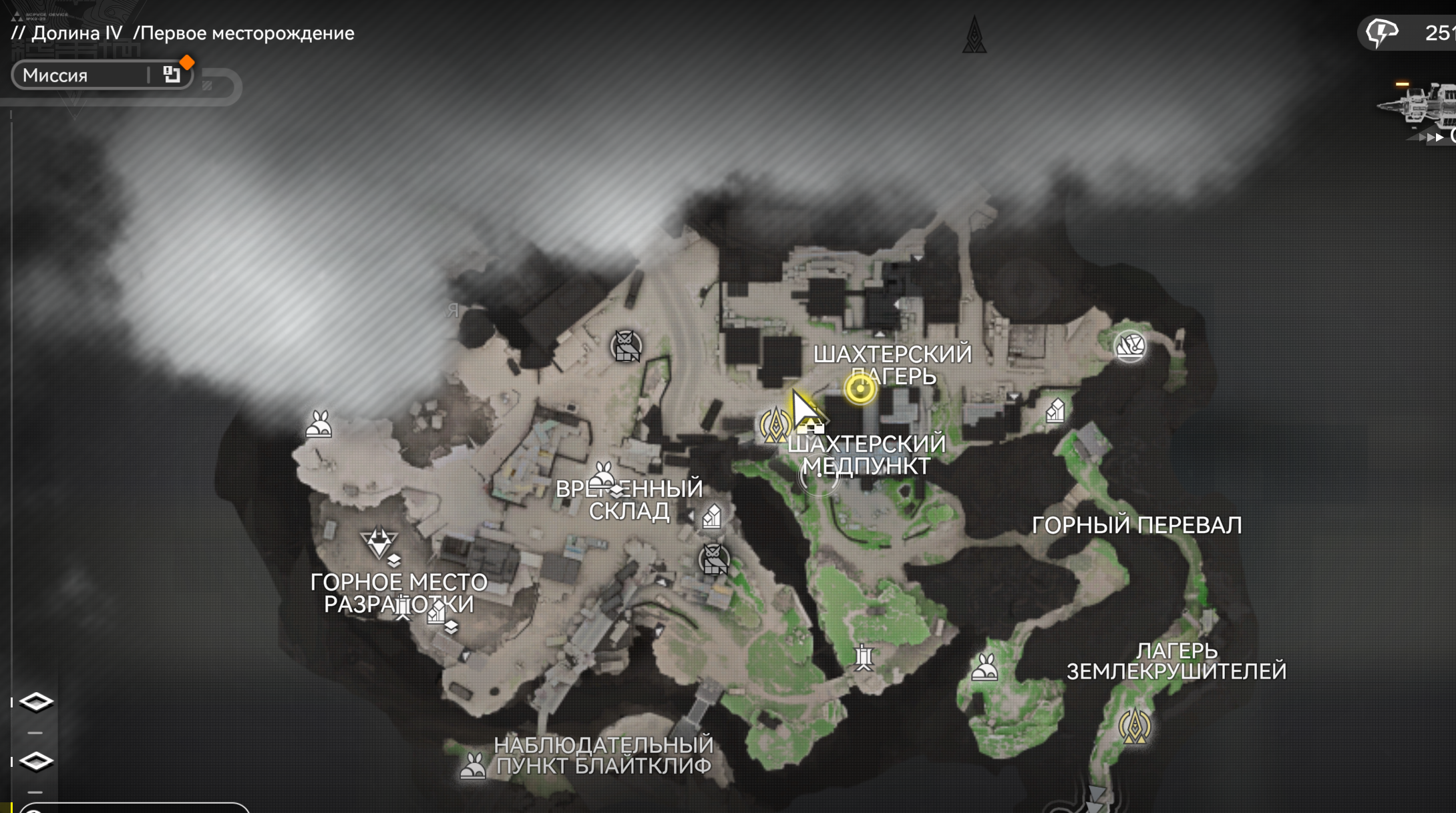Image resolution: width=1456 pixels, height=813 pixels.
Task: Click the yellow teleport marker beside Шахтерский медпункт
Action: click(x=775, y=425)
